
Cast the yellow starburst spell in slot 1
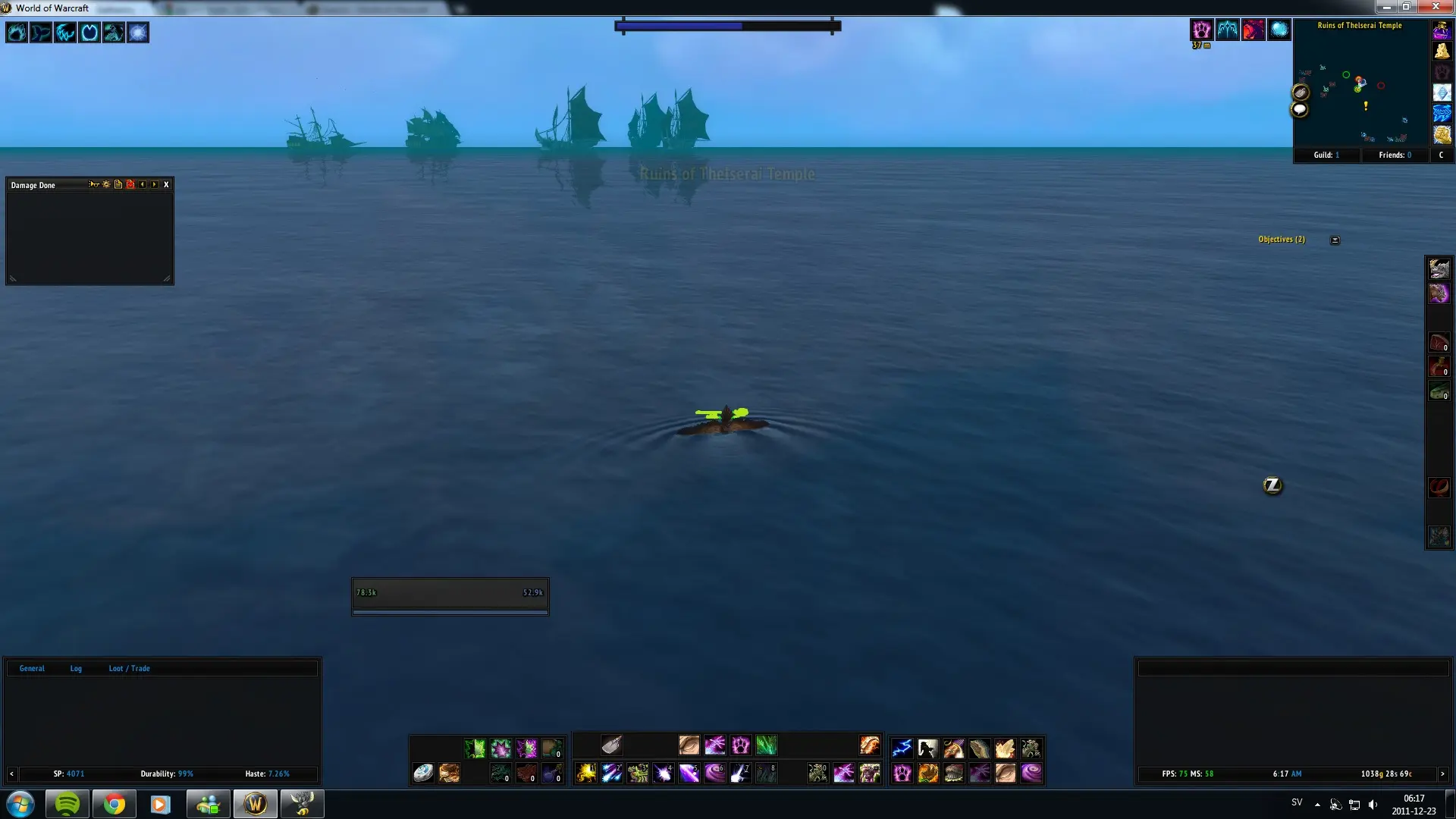(x=586, y=773)
